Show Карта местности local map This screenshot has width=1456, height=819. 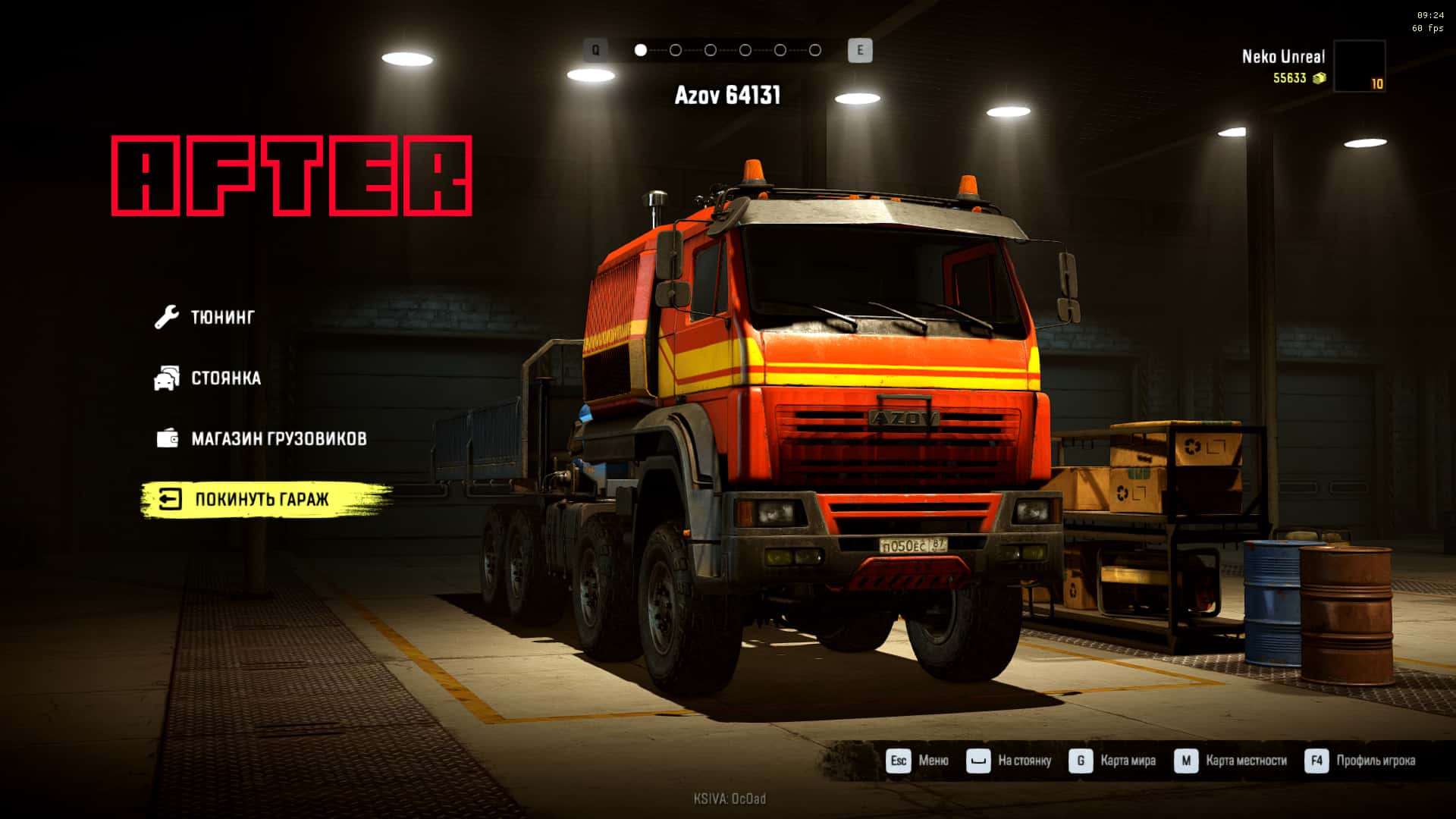pyautogui.click(x=1232, y=761)
